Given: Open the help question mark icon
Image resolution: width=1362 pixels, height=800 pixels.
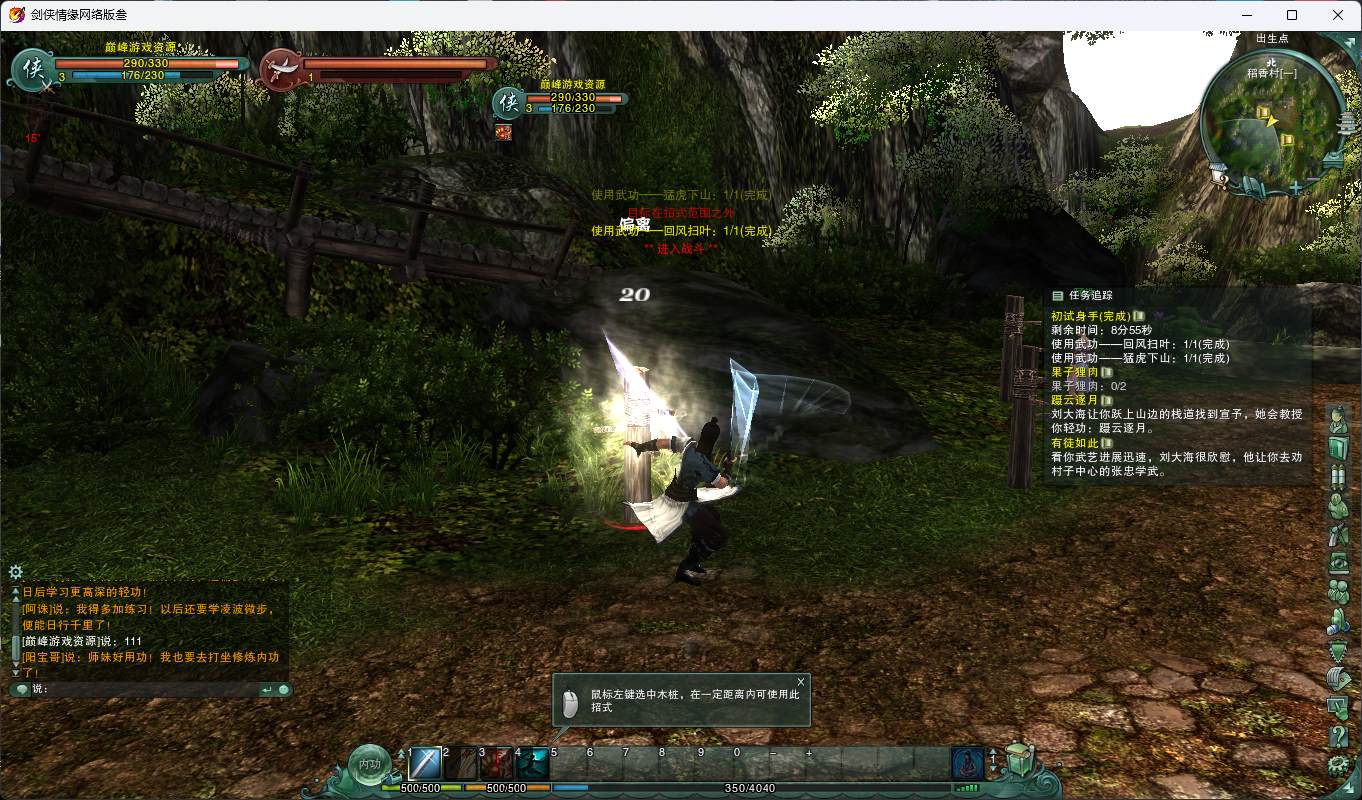Looking at the screenshot, I should coord(1339,737).
